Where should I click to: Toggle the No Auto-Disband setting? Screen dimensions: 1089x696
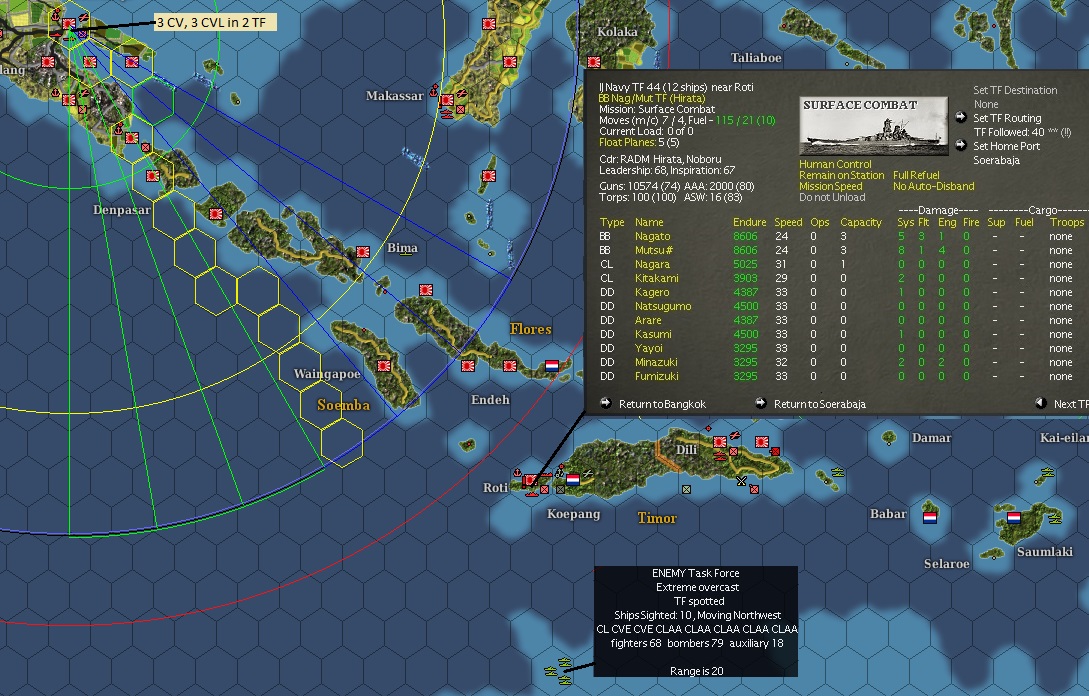click(933, 187)
